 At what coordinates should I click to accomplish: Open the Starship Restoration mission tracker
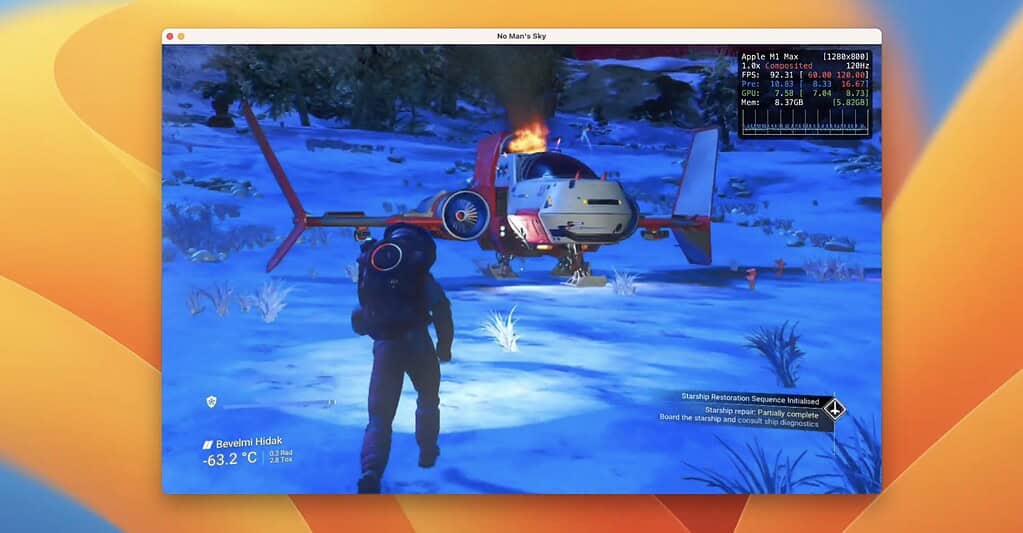click(x=748, y=397)
